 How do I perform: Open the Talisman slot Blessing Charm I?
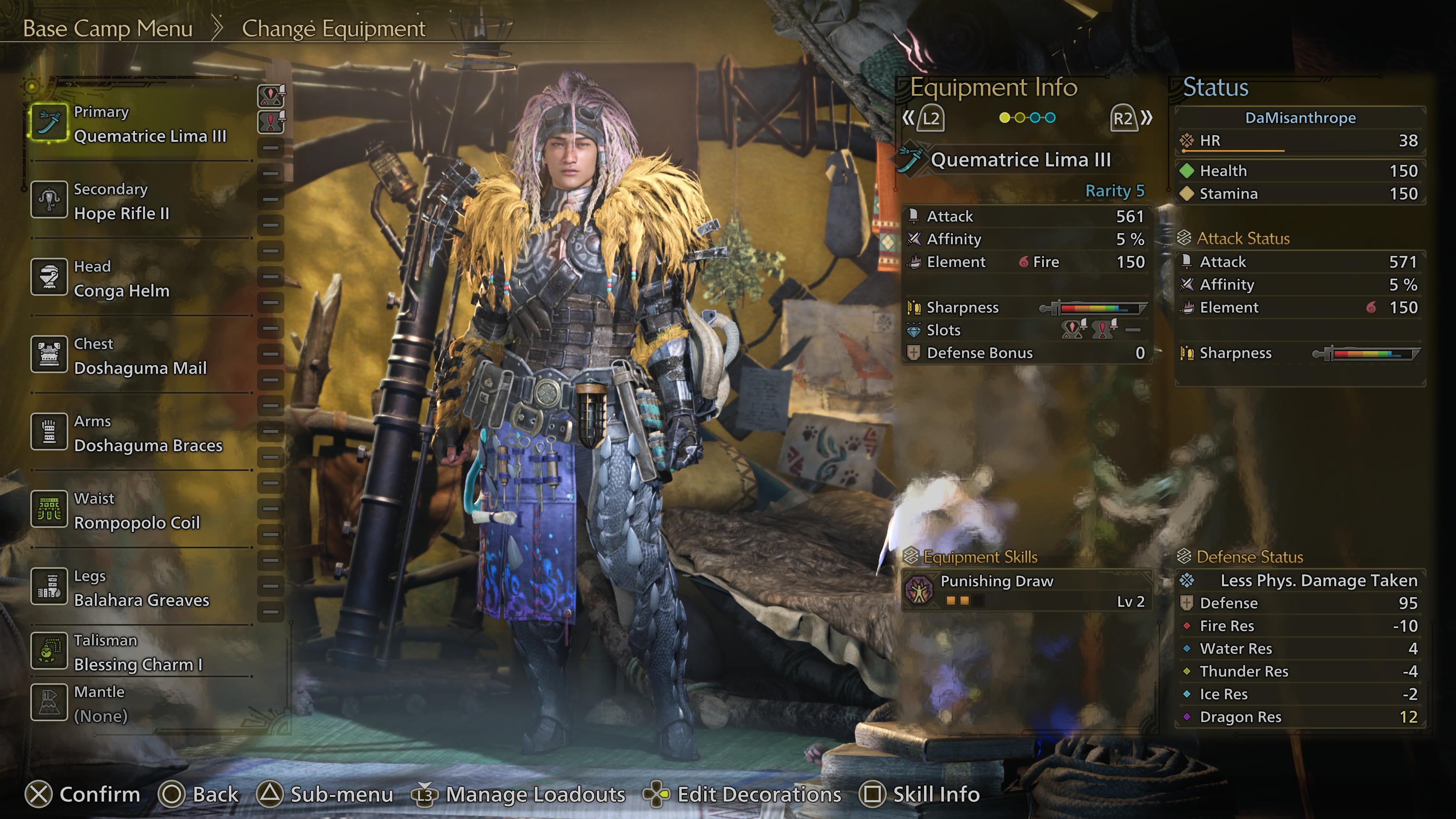point(141,653)
